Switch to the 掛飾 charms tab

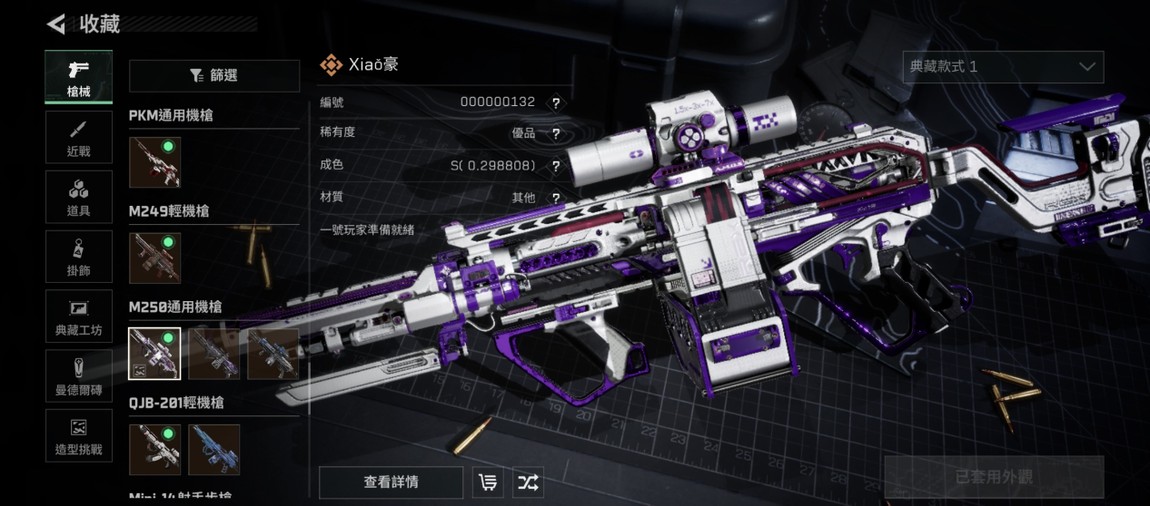click(78, 257)
